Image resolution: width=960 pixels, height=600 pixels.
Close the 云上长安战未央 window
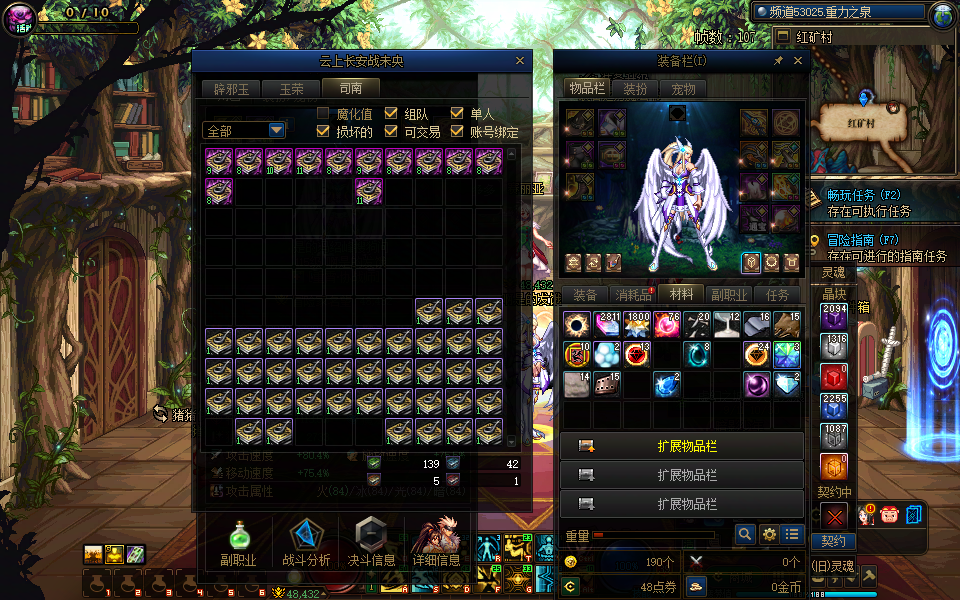(x=519, y=61)
